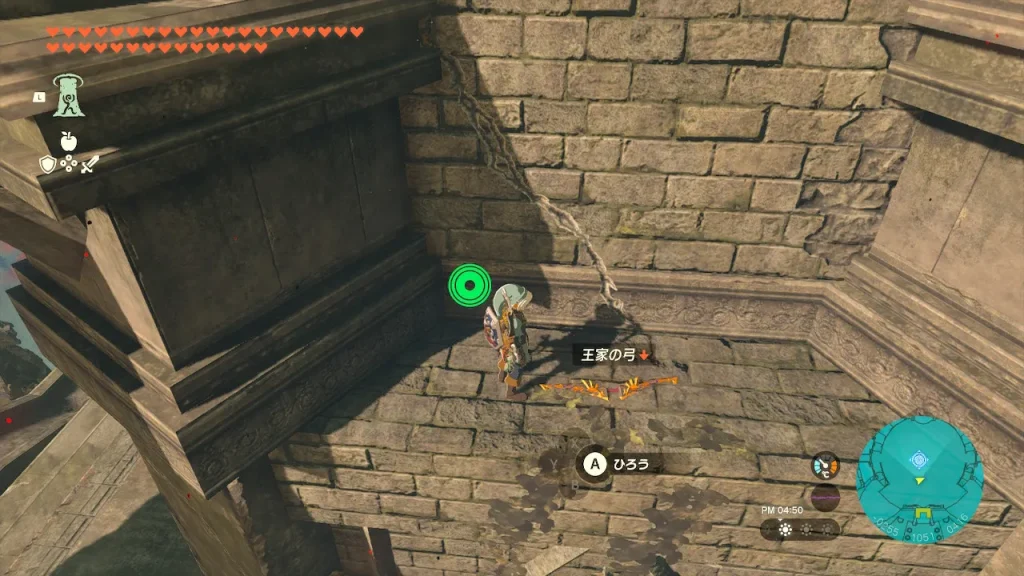This screenshot has width=1024, height=576.
Task: Click the four-dot D-pad shortcut icon
Action: point(69,164)
